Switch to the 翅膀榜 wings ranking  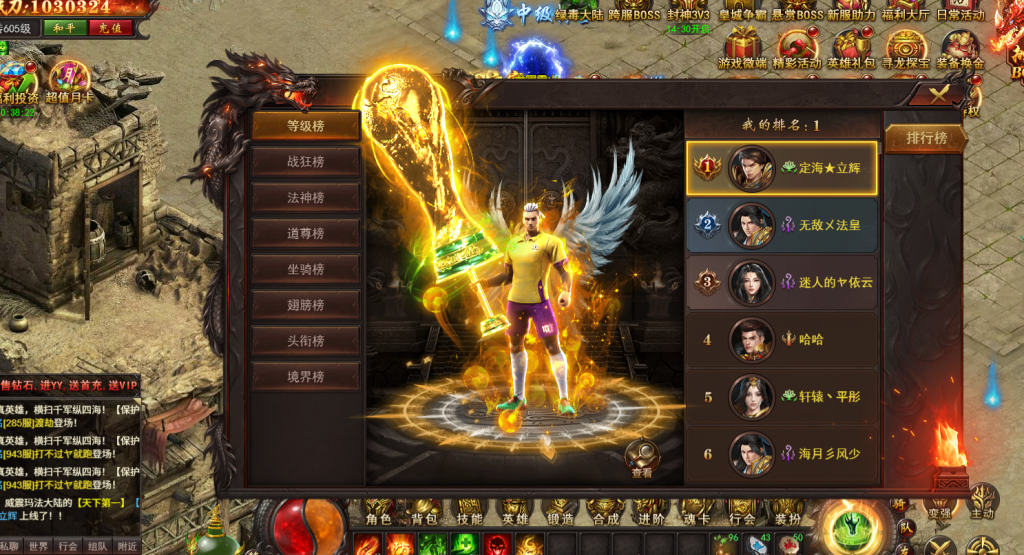pos(305,305)
